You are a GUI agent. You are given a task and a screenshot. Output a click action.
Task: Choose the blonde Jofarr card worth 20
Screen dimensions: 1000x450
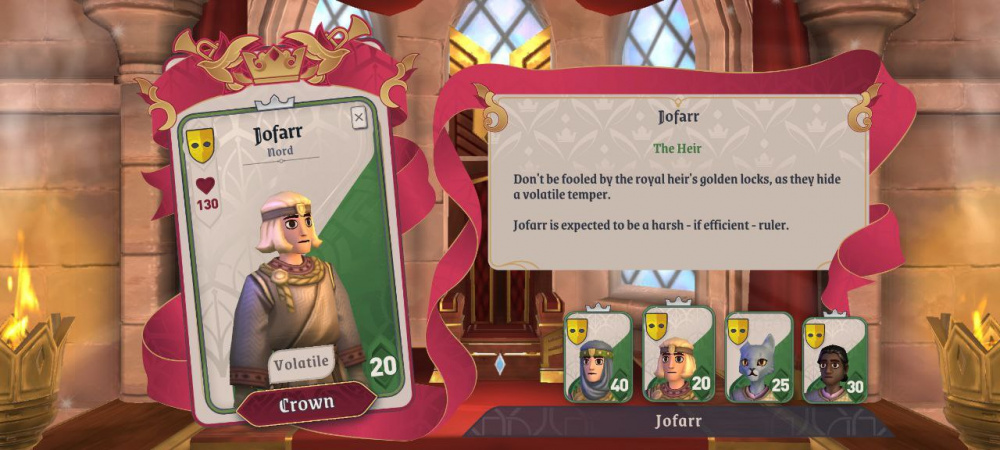click(679, 355)
